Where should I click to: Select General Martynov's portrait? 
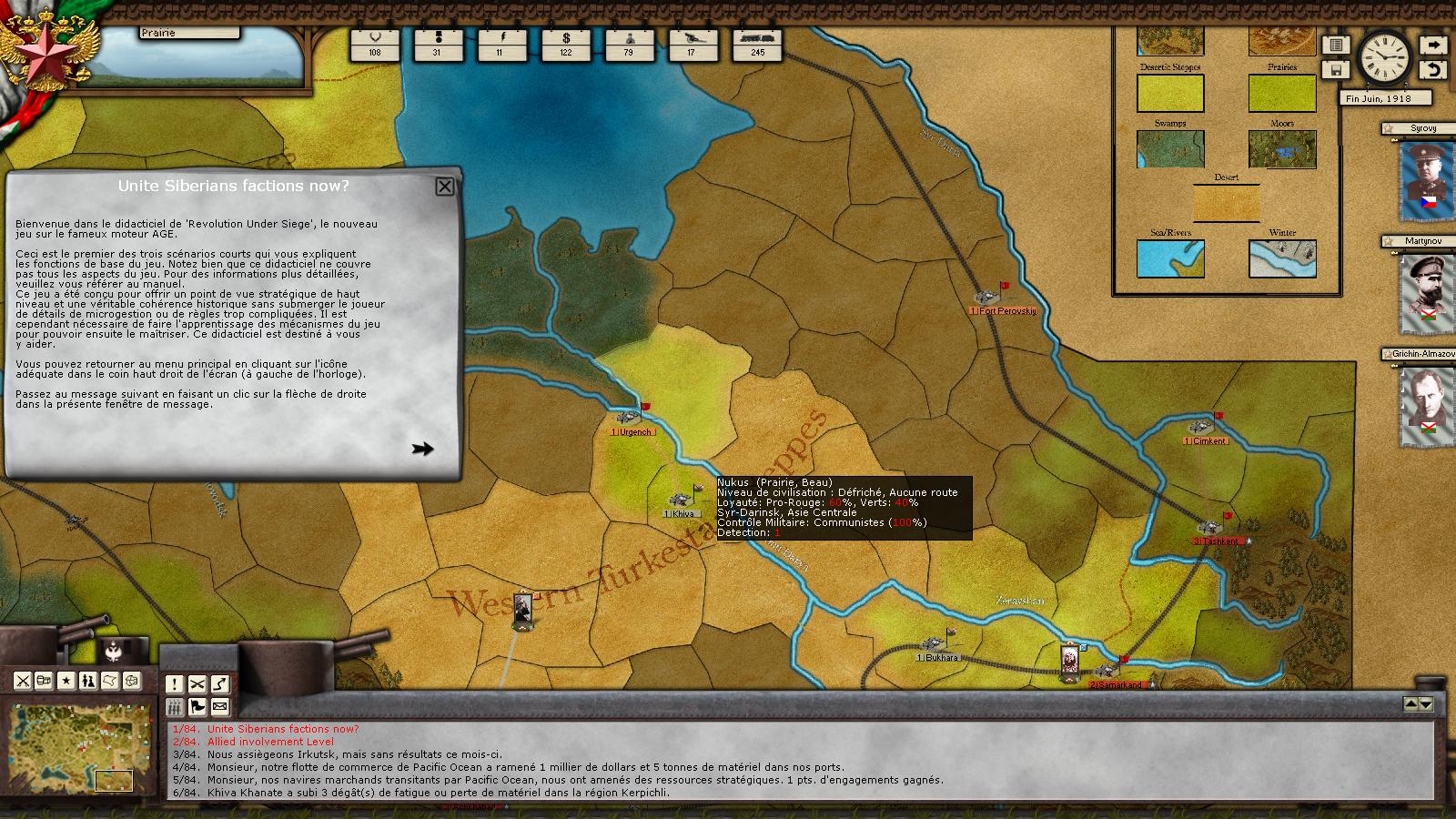tap(1424, 292)
